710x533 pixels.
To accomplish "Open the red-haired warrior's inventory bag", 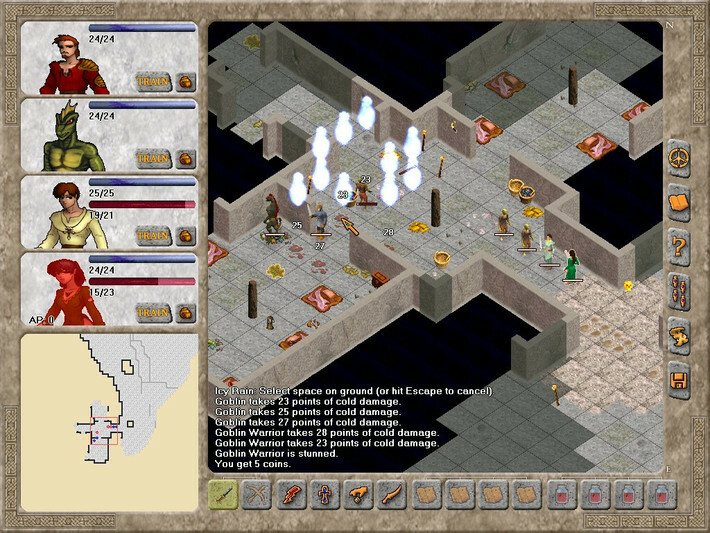I will pos(186,80).
